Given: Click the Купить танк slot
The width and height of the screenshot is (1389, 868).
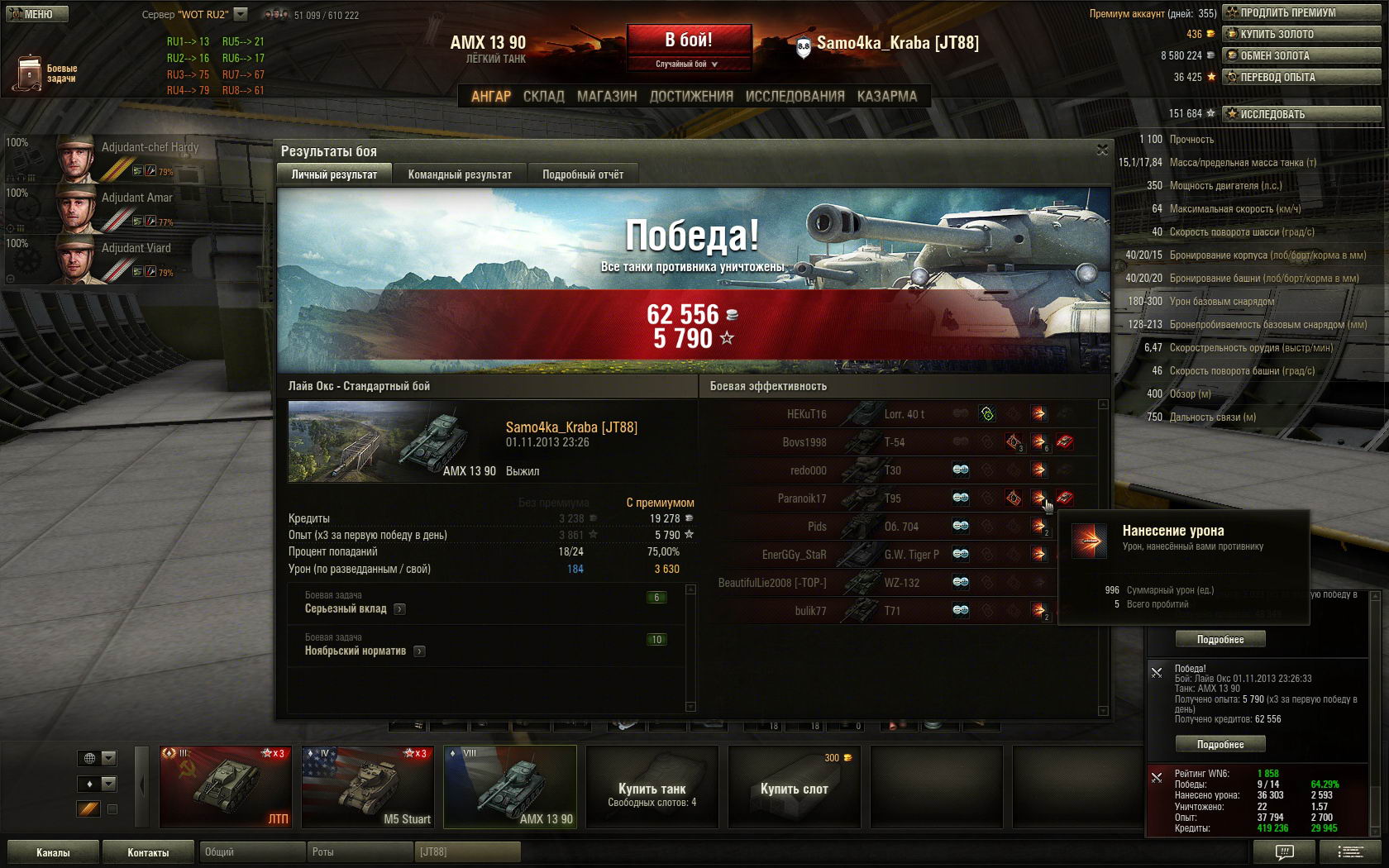Looking at the screenshot, I should (x=652, y=787).
